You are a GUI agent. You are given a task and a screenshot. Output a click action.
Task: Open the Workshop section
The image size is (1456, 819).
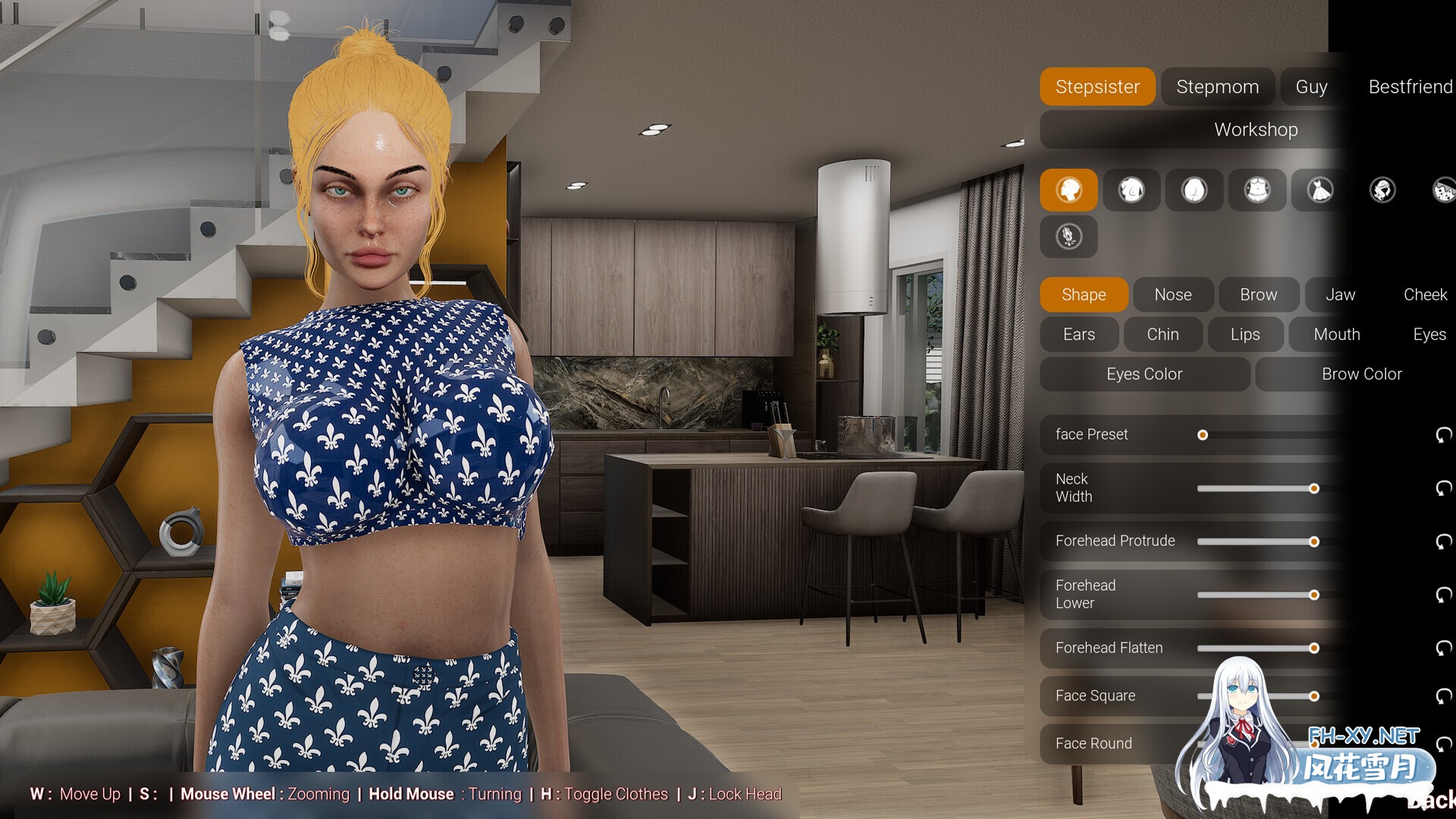coord(1255,130)
